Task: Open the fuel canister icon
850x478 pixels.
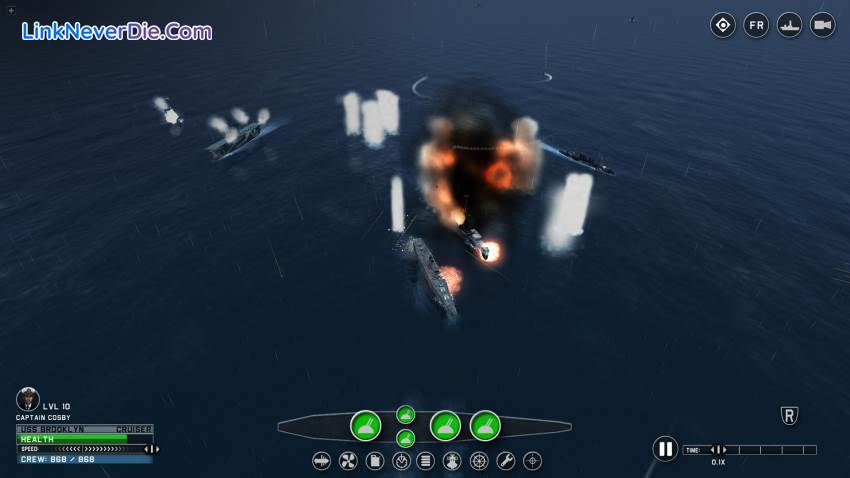Action: pos(375,461)
